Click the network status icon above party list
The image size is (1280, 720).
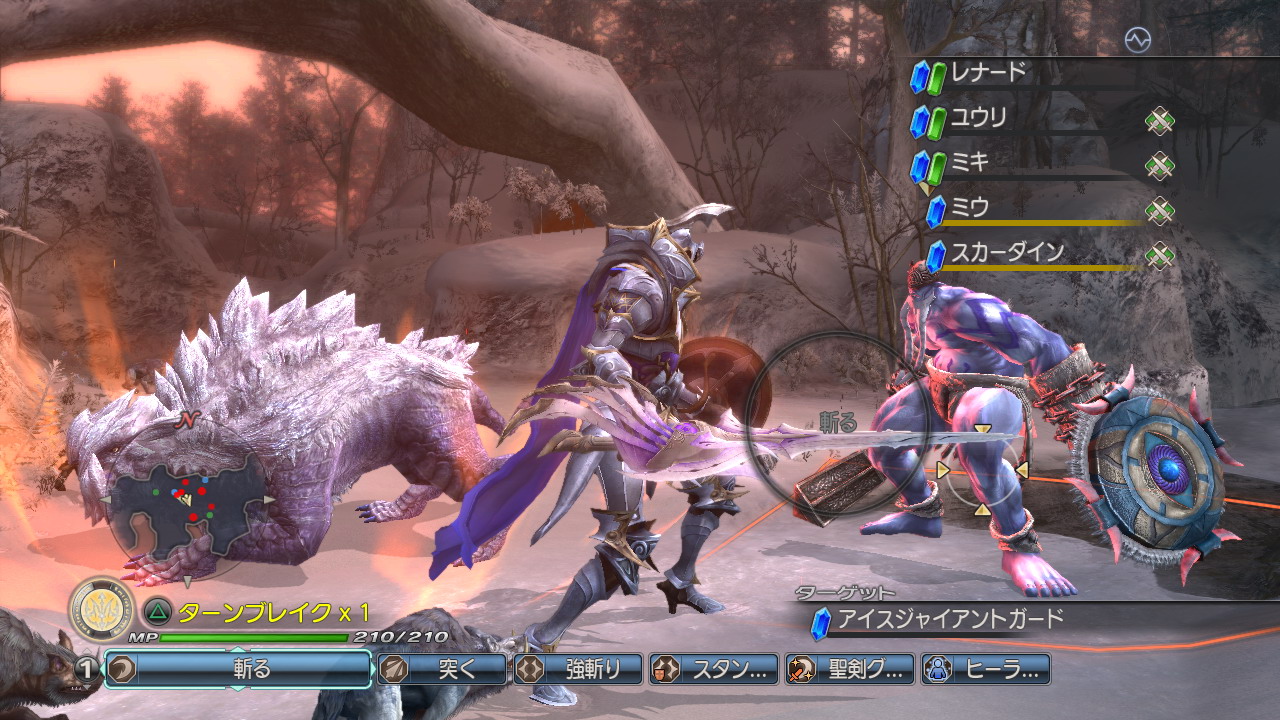(x=1137, y=40)
